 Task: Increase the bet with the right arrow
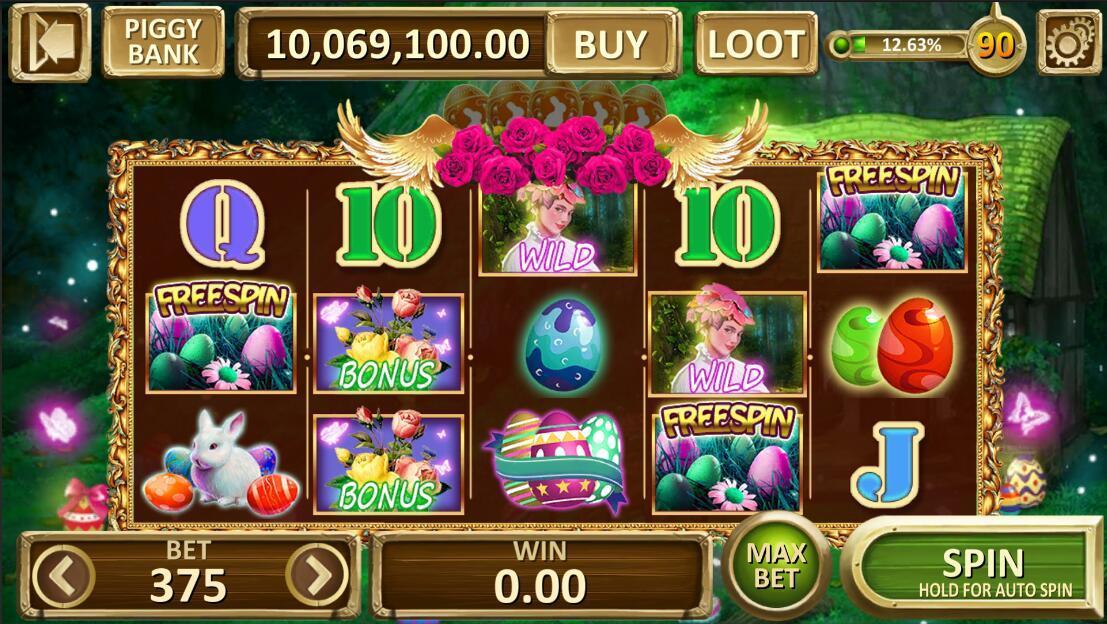(317, 576)
